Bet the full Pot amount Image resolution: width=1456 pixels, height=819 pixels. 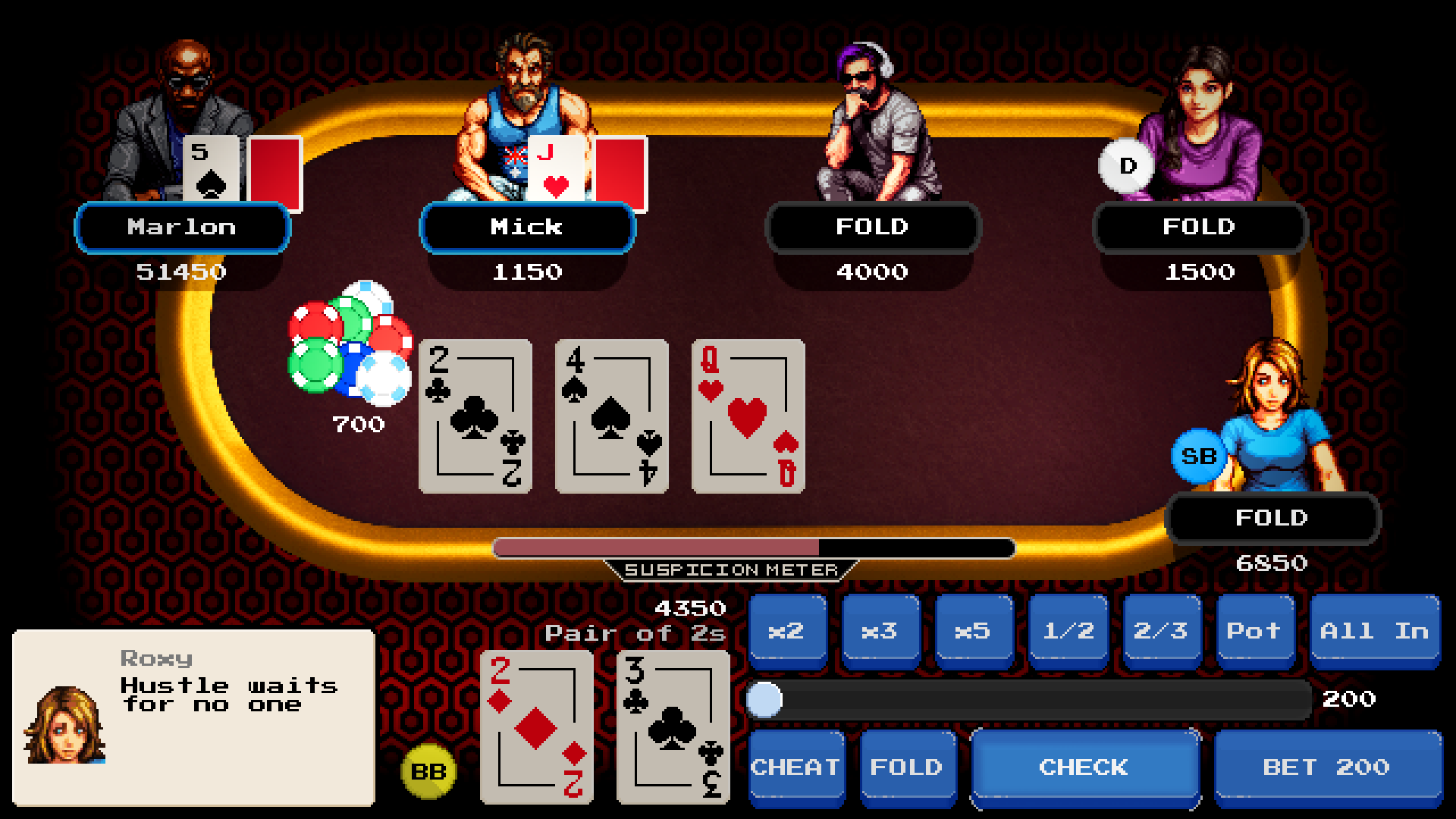click(x=1254, y=631)
